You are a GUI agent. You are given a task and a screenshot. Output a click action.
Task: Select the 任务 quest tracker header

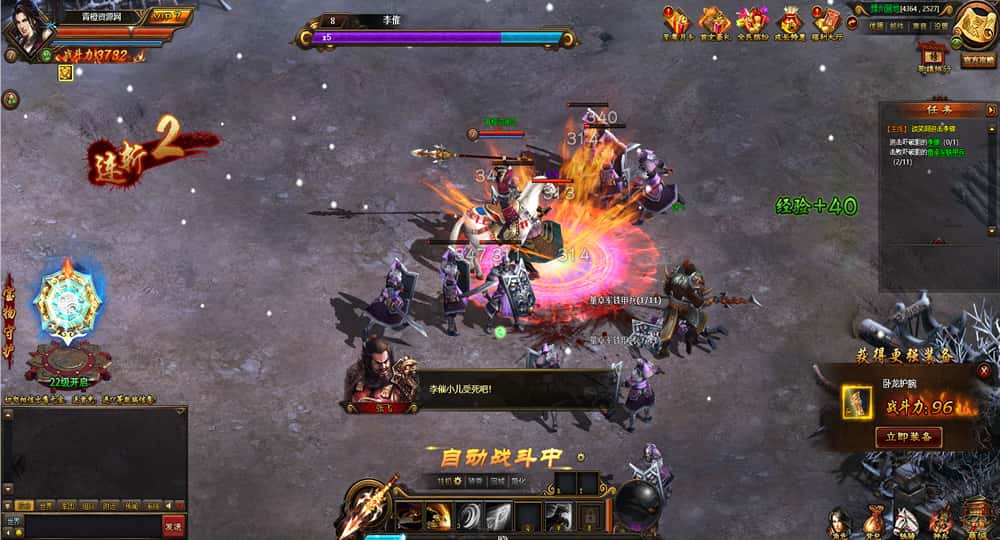tap(938, 110)
